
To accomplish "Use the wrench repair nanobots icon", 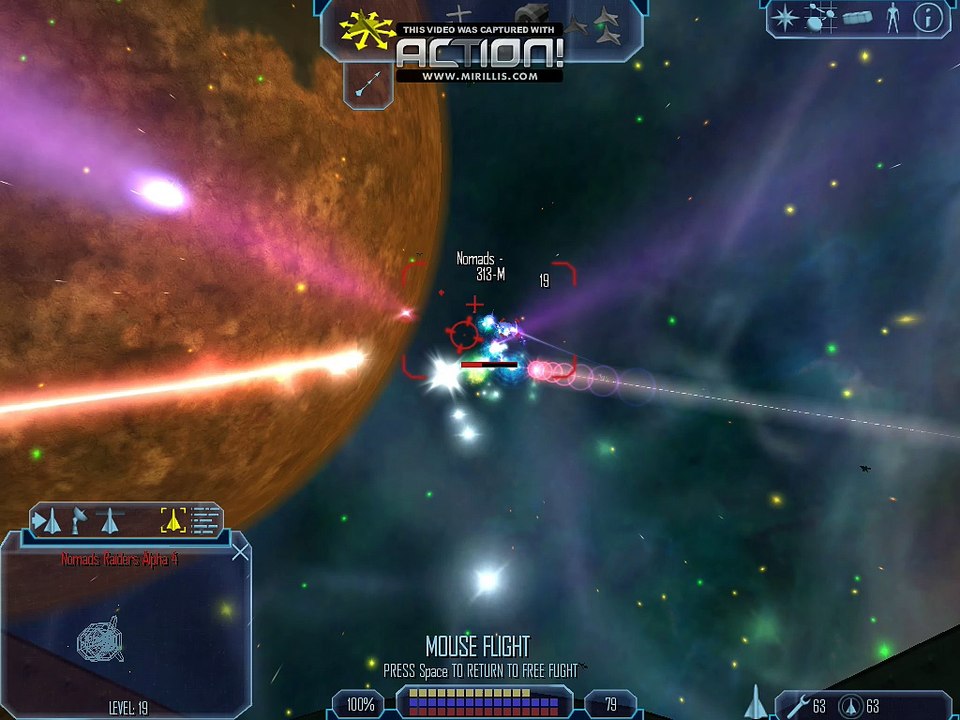I will pos(797,707).
